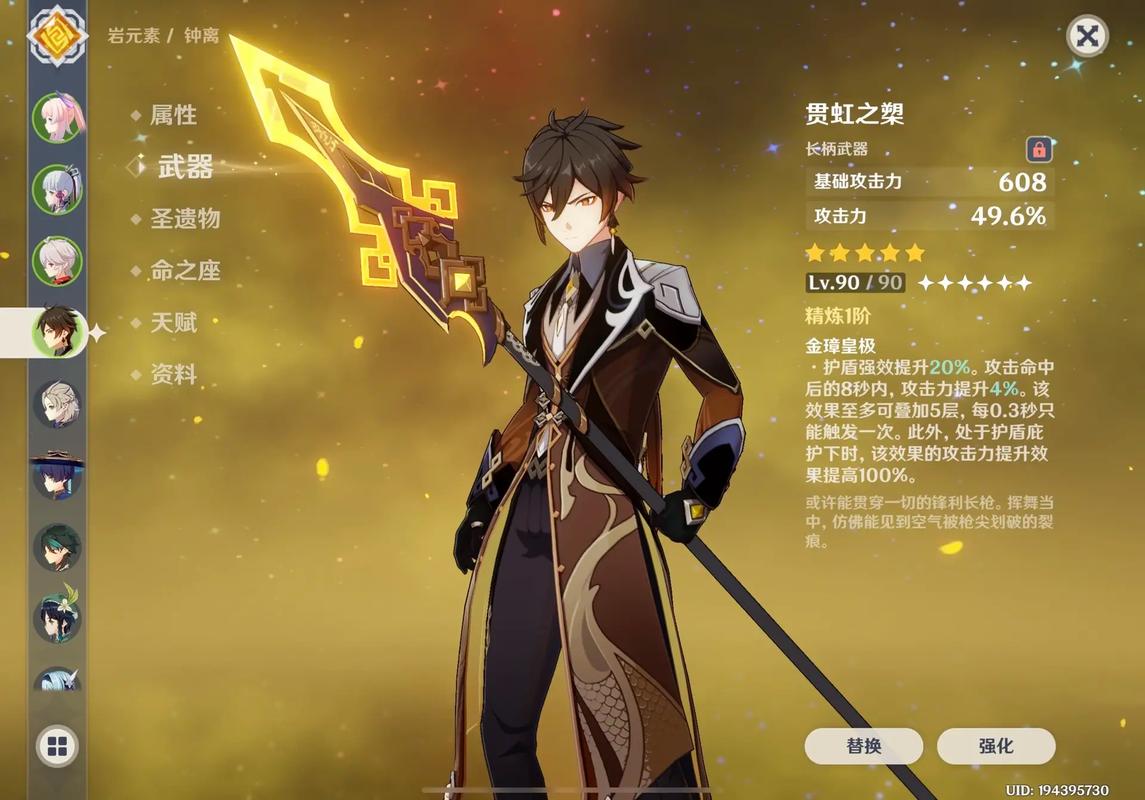This screenshot has height=800, width=1145.
Task: Open the 属性 attributes tab
Action: (x=173, y=115)
